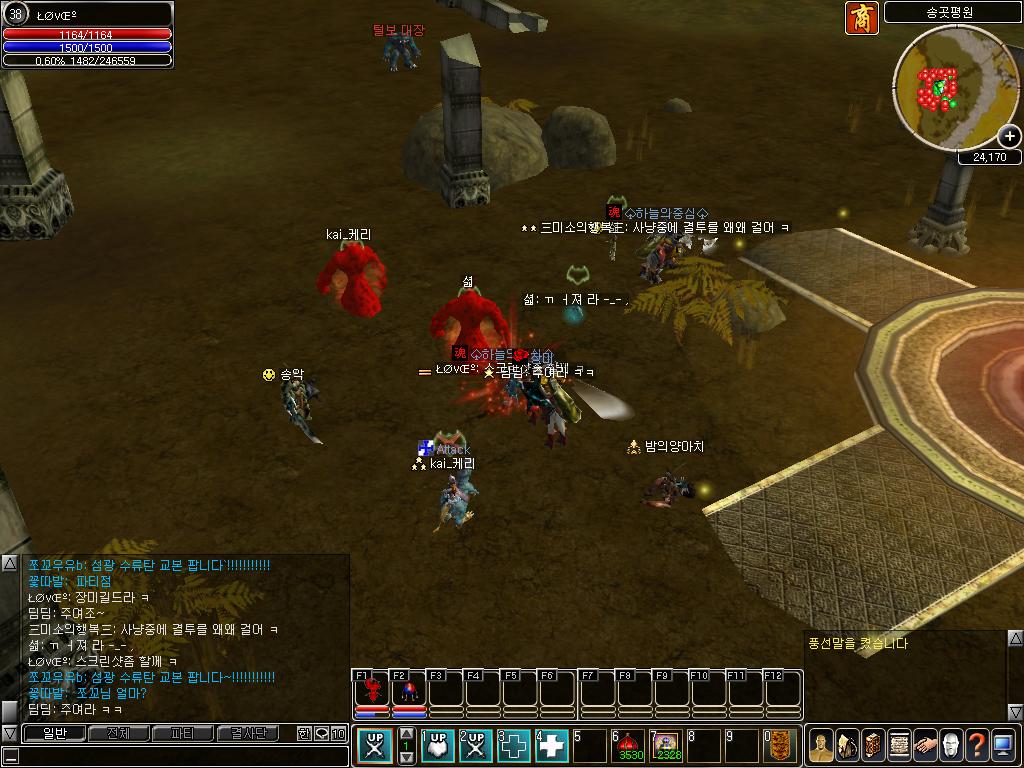The width and height of the screenshot is (1024, 768).
Task: Open the monitor system settings icon
Action: coord(1003,745)
